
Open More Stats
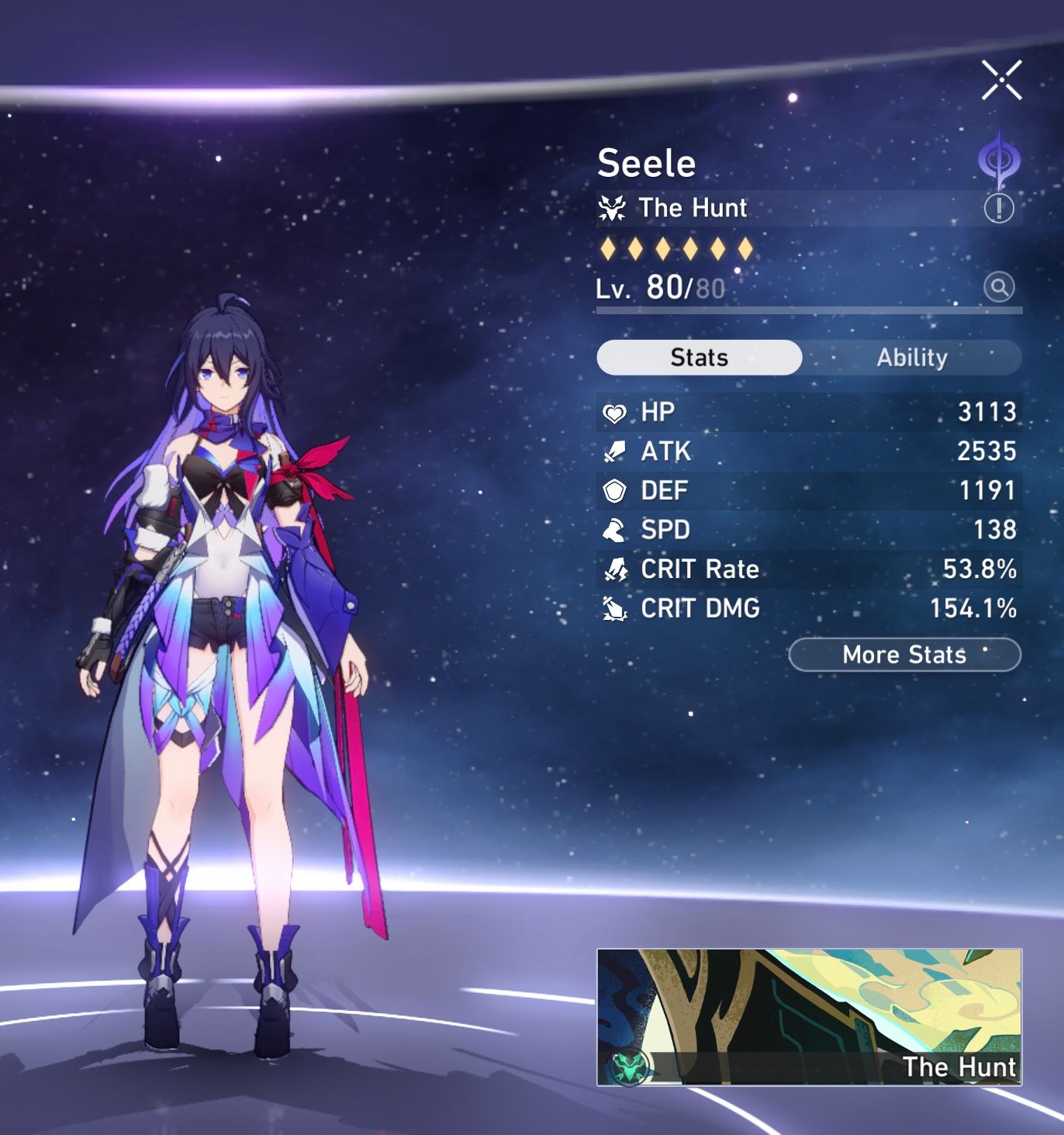click(x=903, y=655)
